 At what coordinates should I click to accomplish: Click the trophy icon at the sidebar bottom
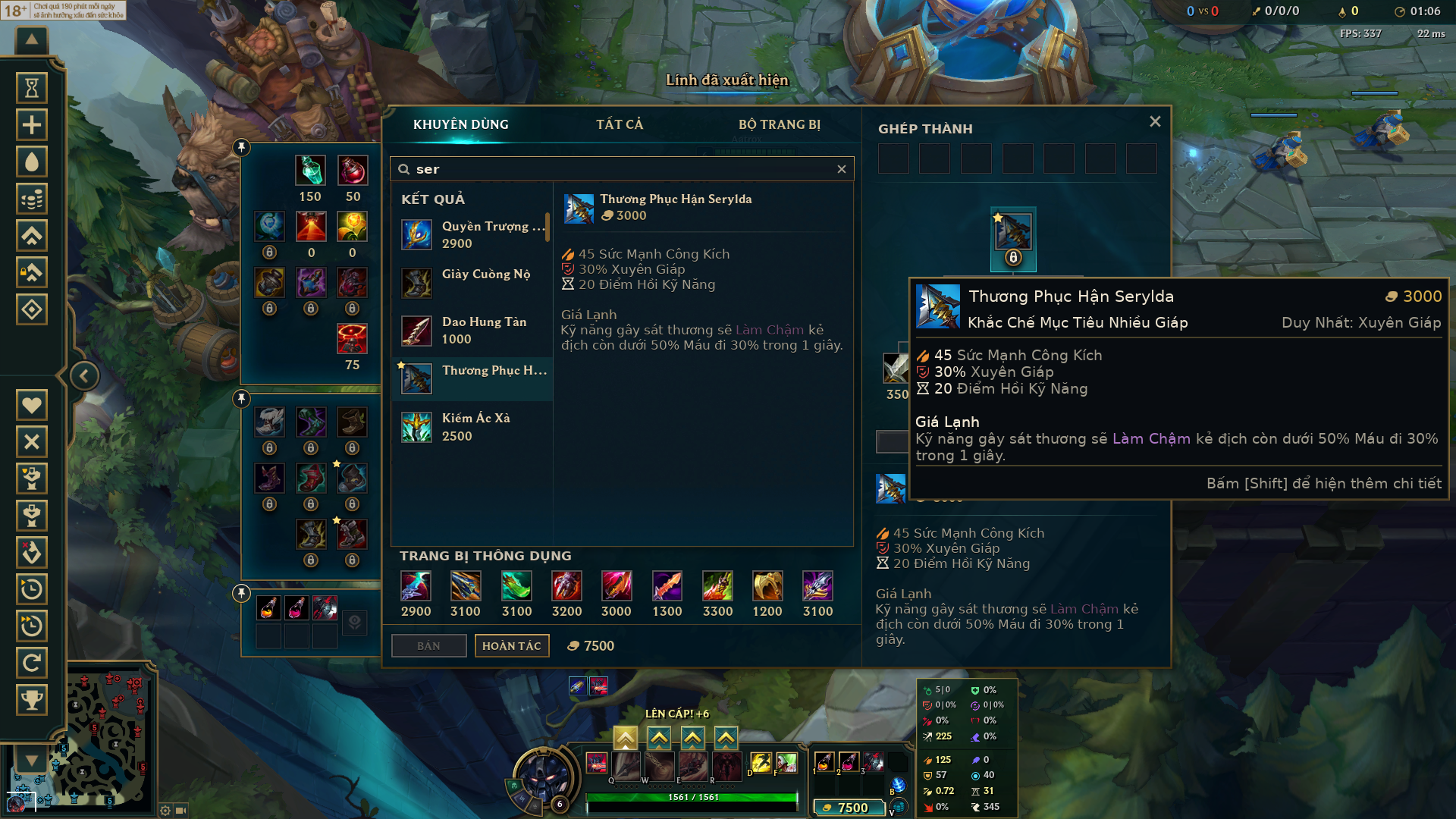coord(32,700)
